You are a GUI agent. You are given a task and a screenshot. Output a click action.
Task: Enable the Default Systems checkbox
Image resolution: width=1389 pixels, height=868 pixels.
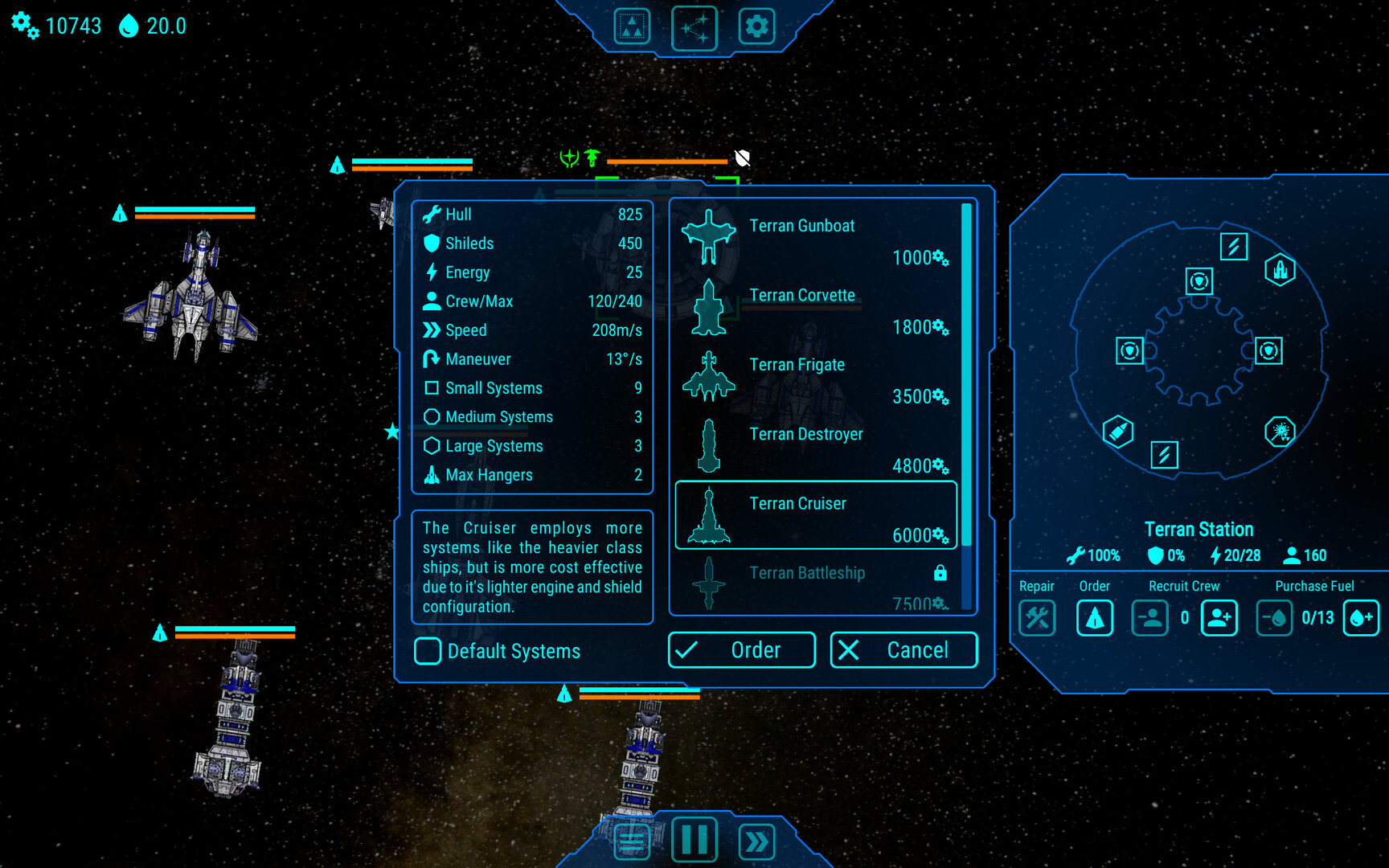[427, 651]
